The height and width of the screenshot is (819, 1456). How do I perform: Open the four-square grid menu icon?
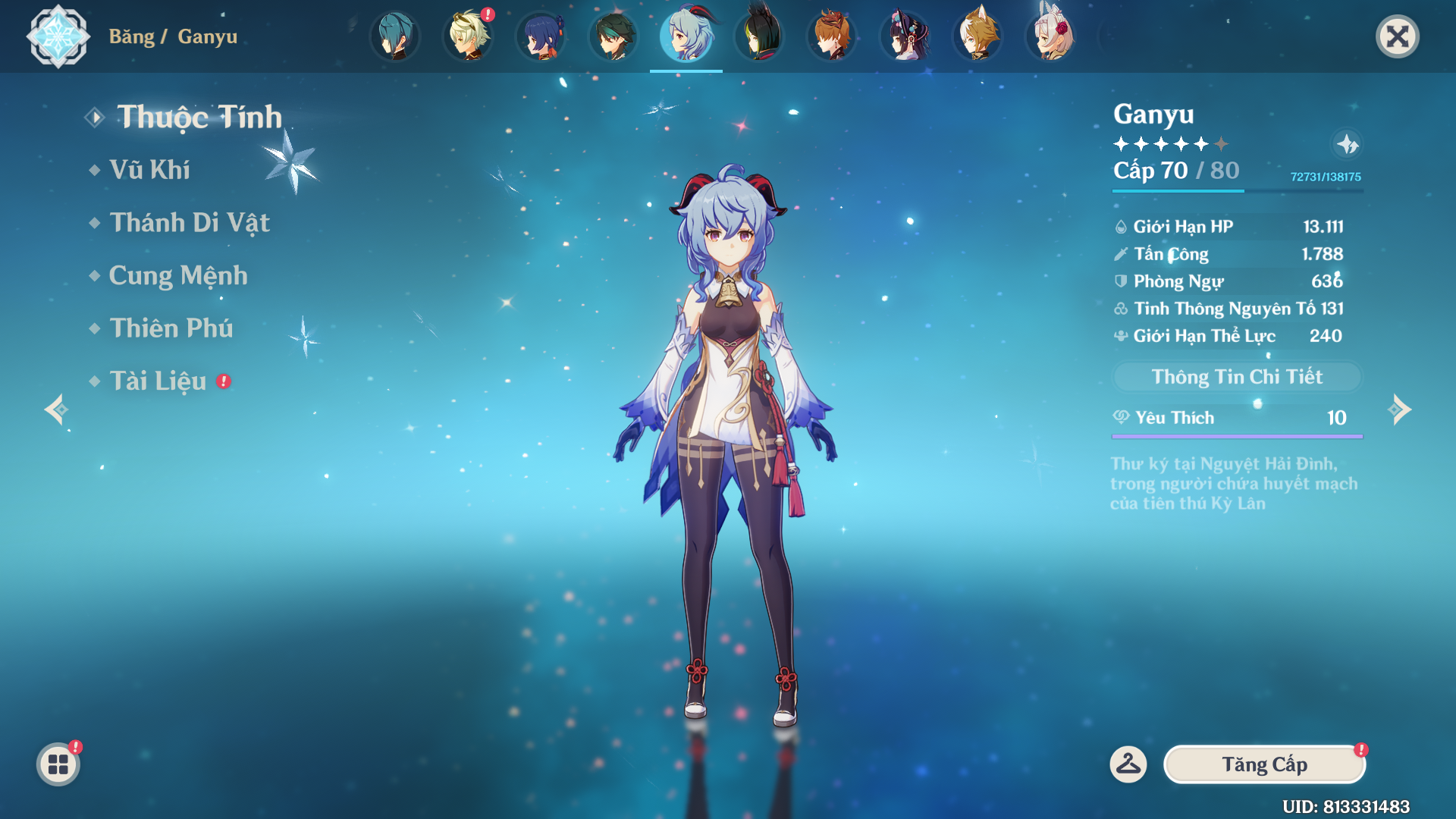click(58, 764)
